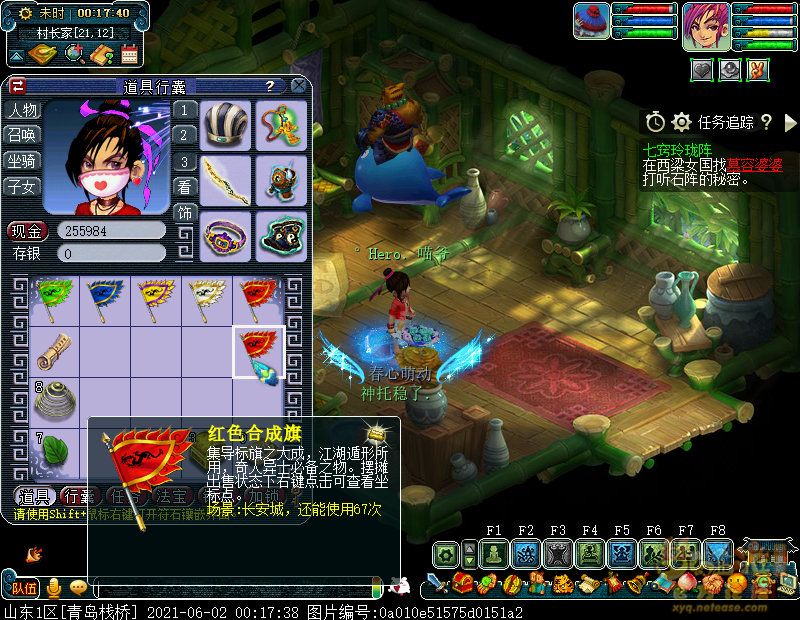Select the green flag in the inventory
Viewport: 800px width, 620px height.
52,297
